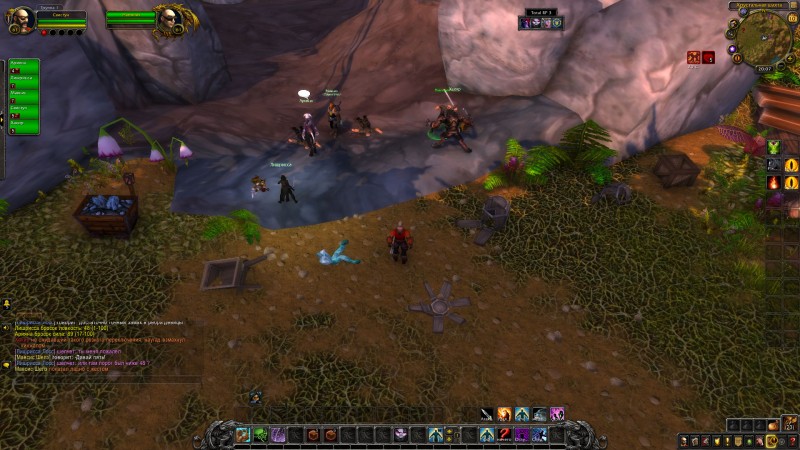Click the minimap clock showing 20:07
Viewport: 800px width, 450px height.
764,70
